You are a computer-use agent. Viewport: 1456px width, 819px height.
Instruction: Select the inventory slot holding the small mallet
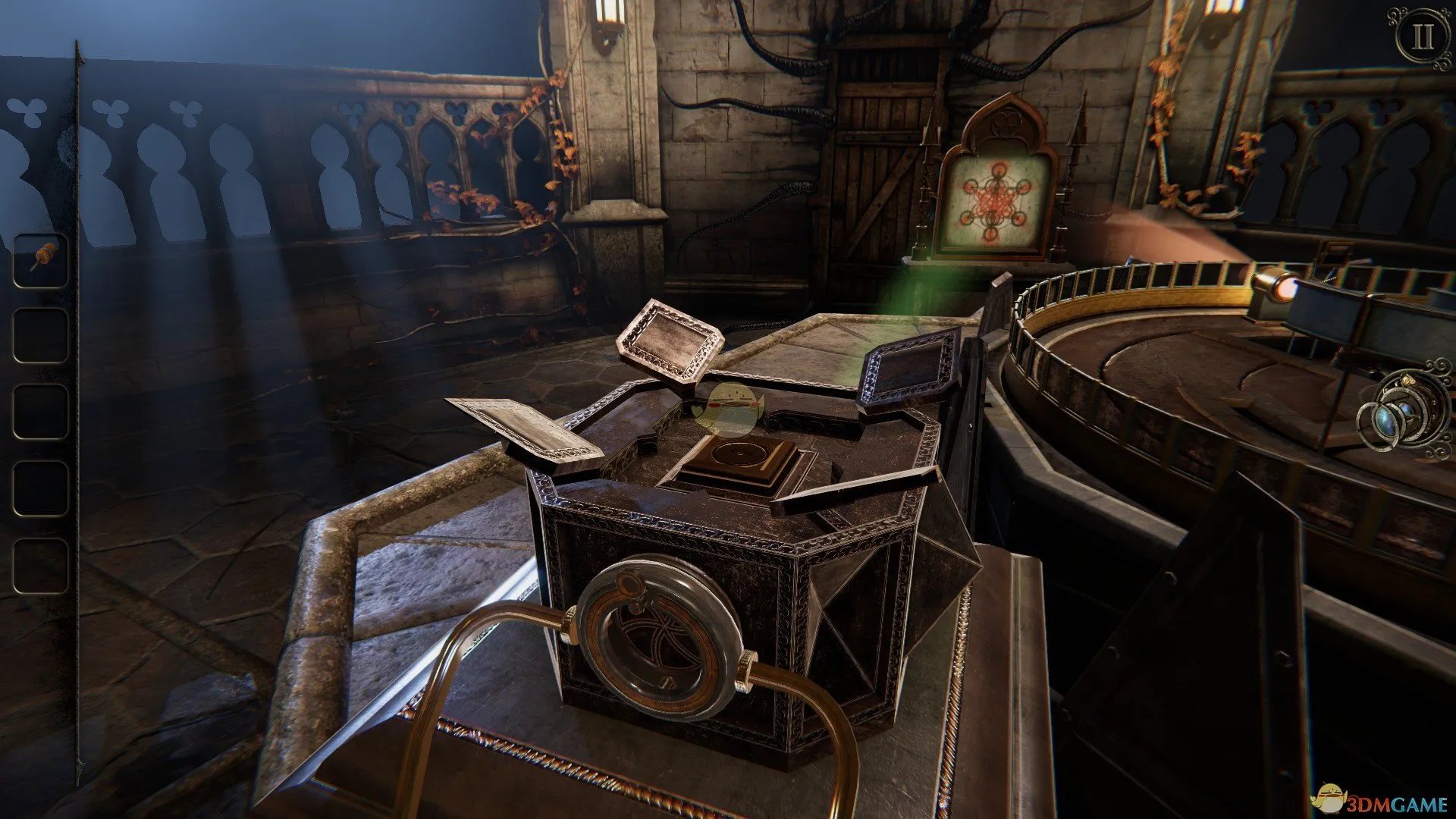click(x=40, y=260)
